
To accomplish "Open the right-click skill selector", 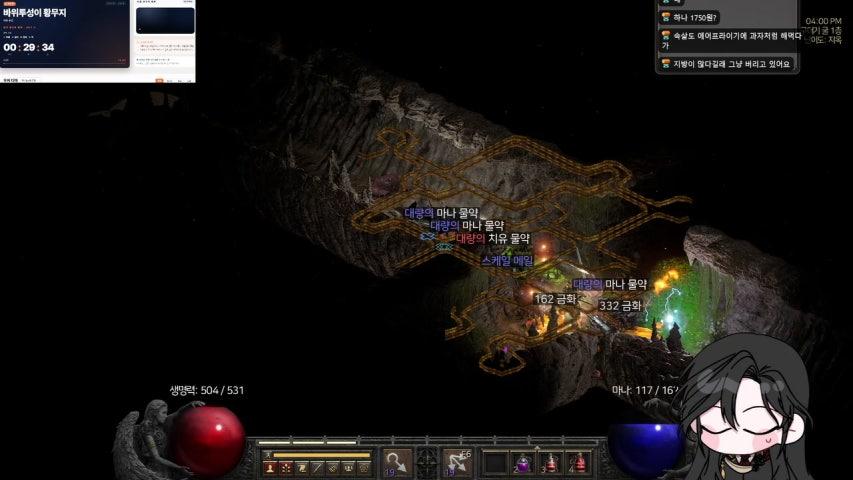I will 458,462.
